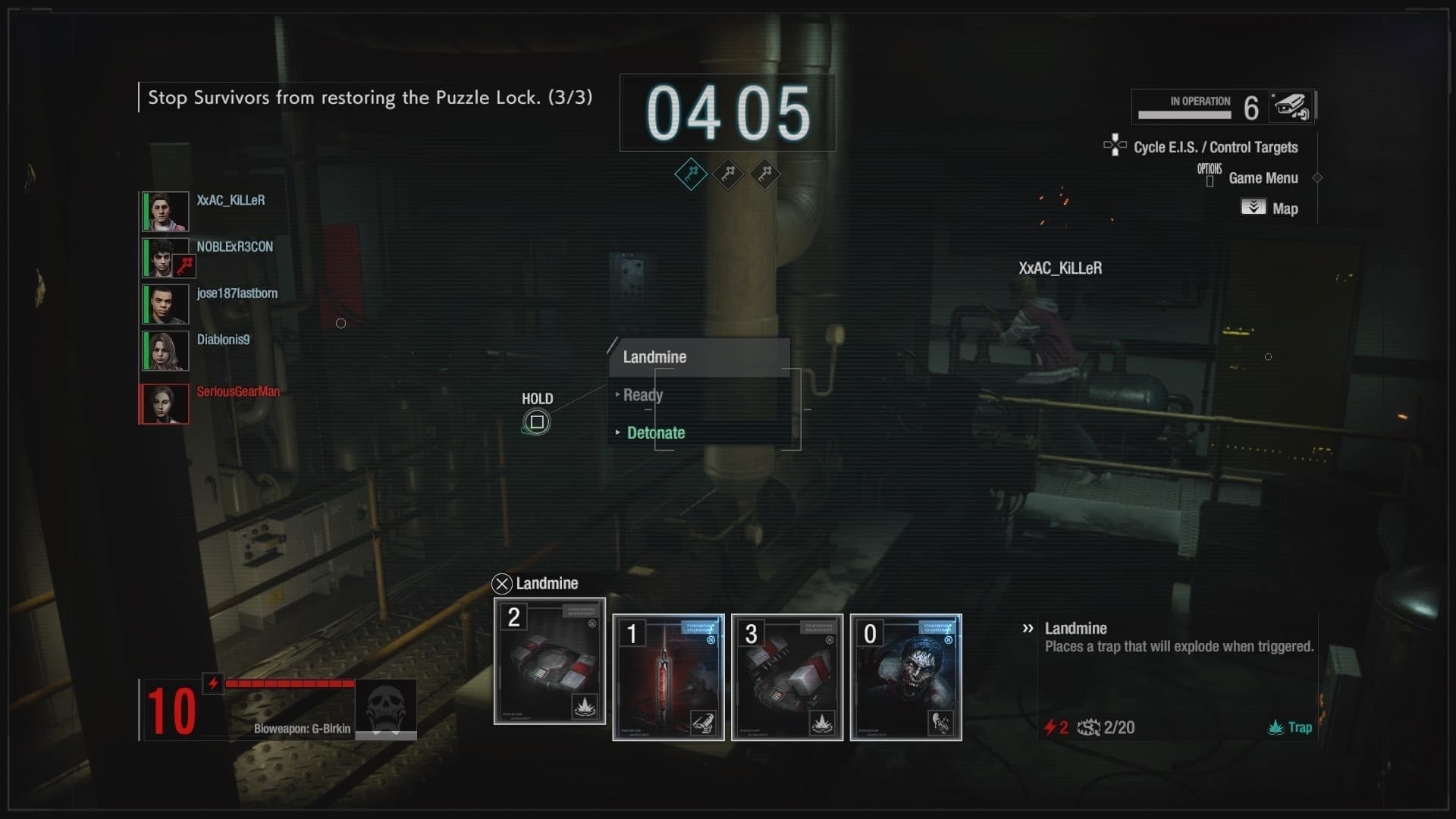Click SeriousGearMan's red-highlighted portrait

165,403
